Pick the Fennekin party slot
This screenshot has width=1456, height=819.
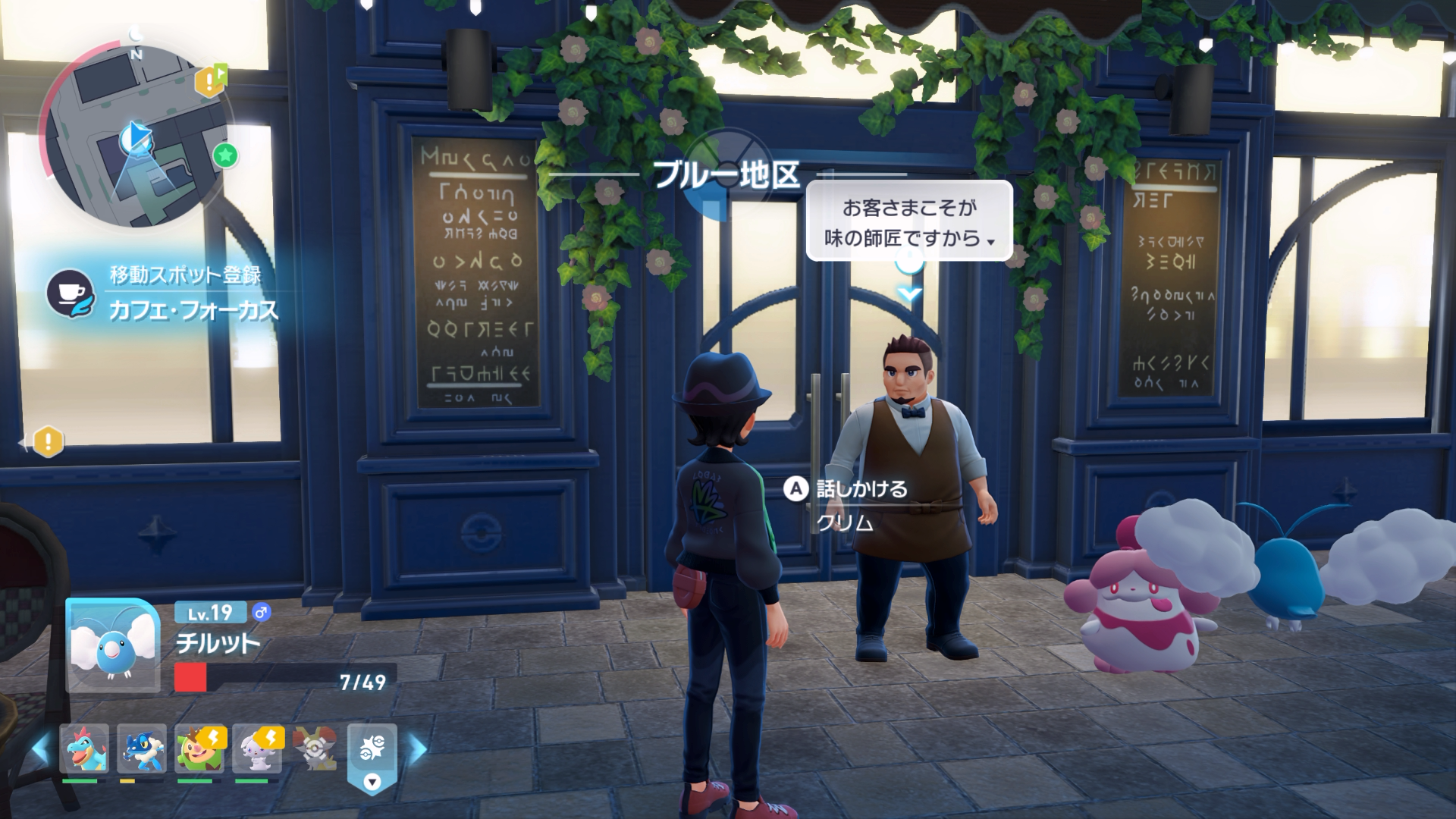pyautogui.click(x=314, y=748)
